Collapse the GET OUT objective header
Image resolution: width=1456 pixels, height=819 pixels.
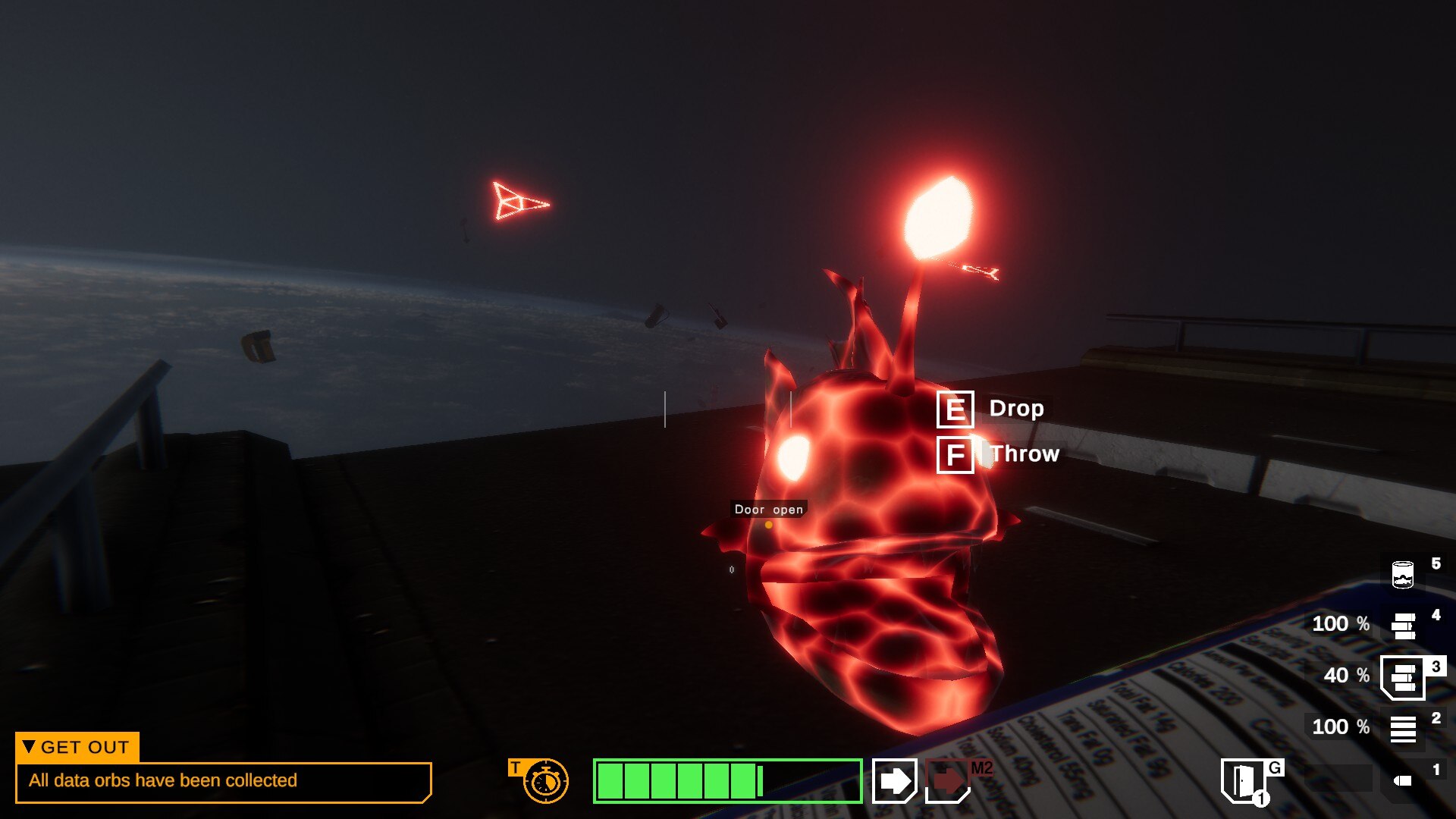(x=77, y=747)
